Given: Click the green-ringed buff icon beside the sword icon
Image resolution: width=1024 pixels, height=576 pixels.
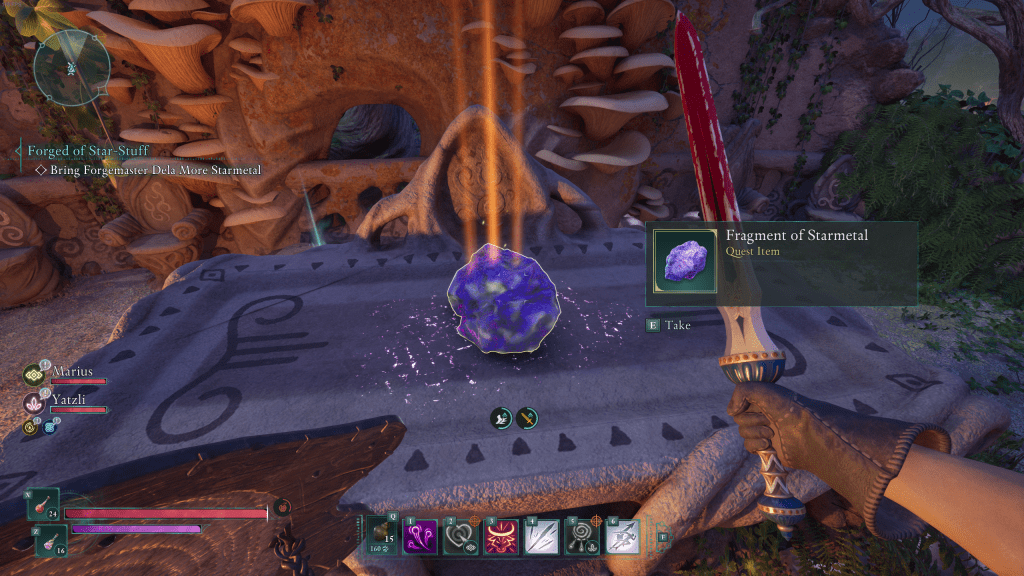Looking at the screenshot, I should 501,419.
